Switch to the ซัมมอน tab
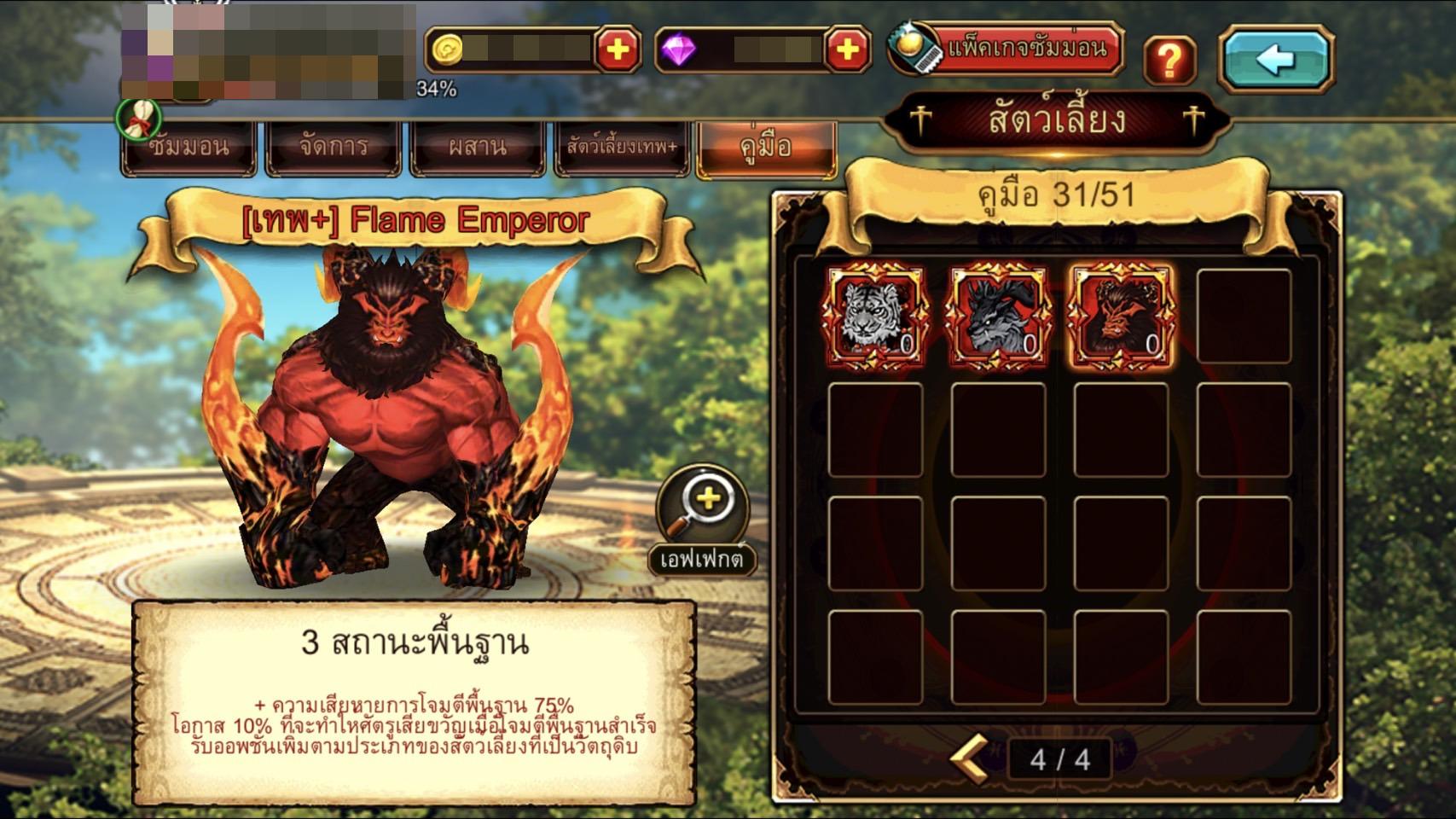Viewport: 1456px width, 819px height. coord(189,148)
